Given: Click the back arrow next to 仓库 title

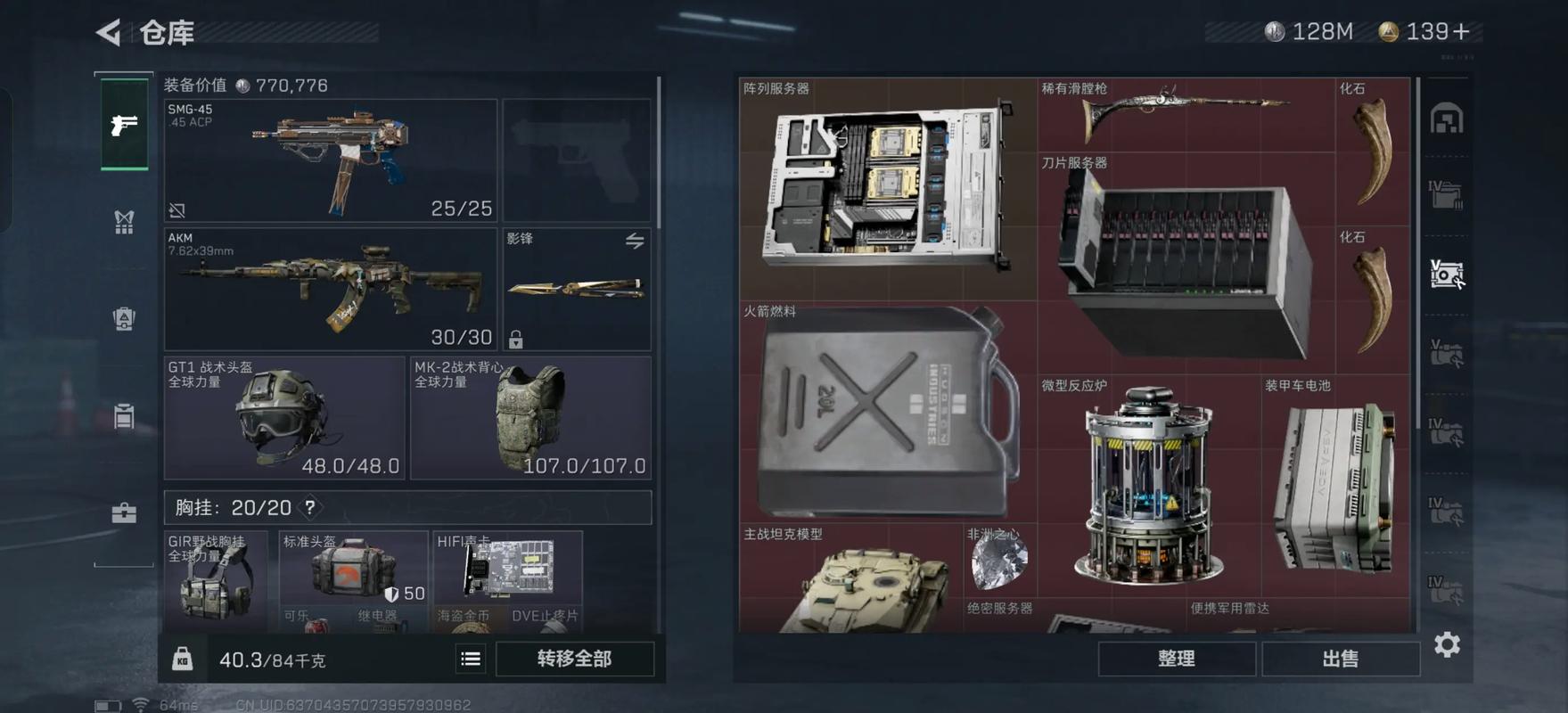Looking at the screenshot, I should (x=106, y=29).
